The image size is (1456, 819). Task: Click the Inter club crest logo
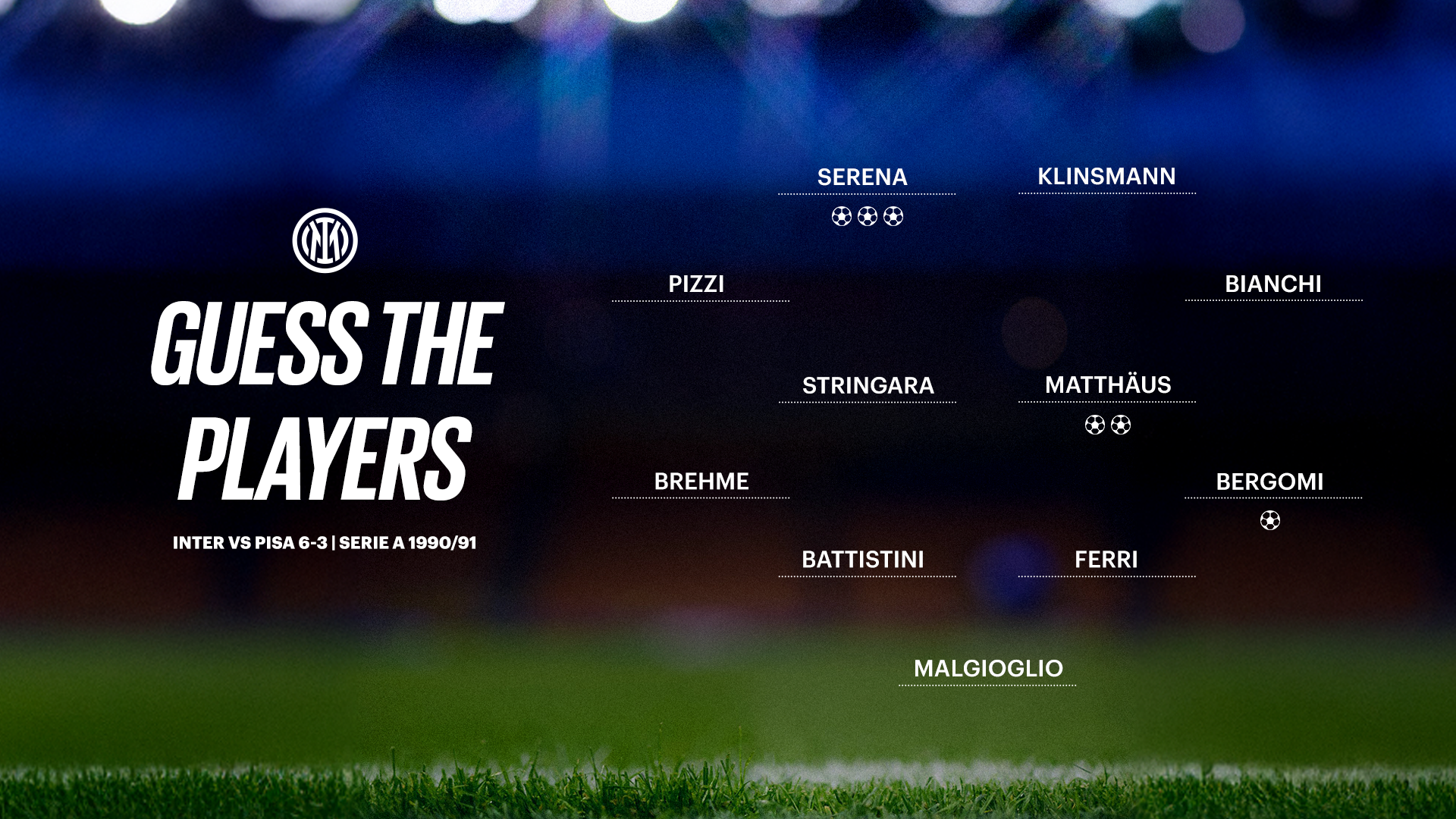pos(325,240)
